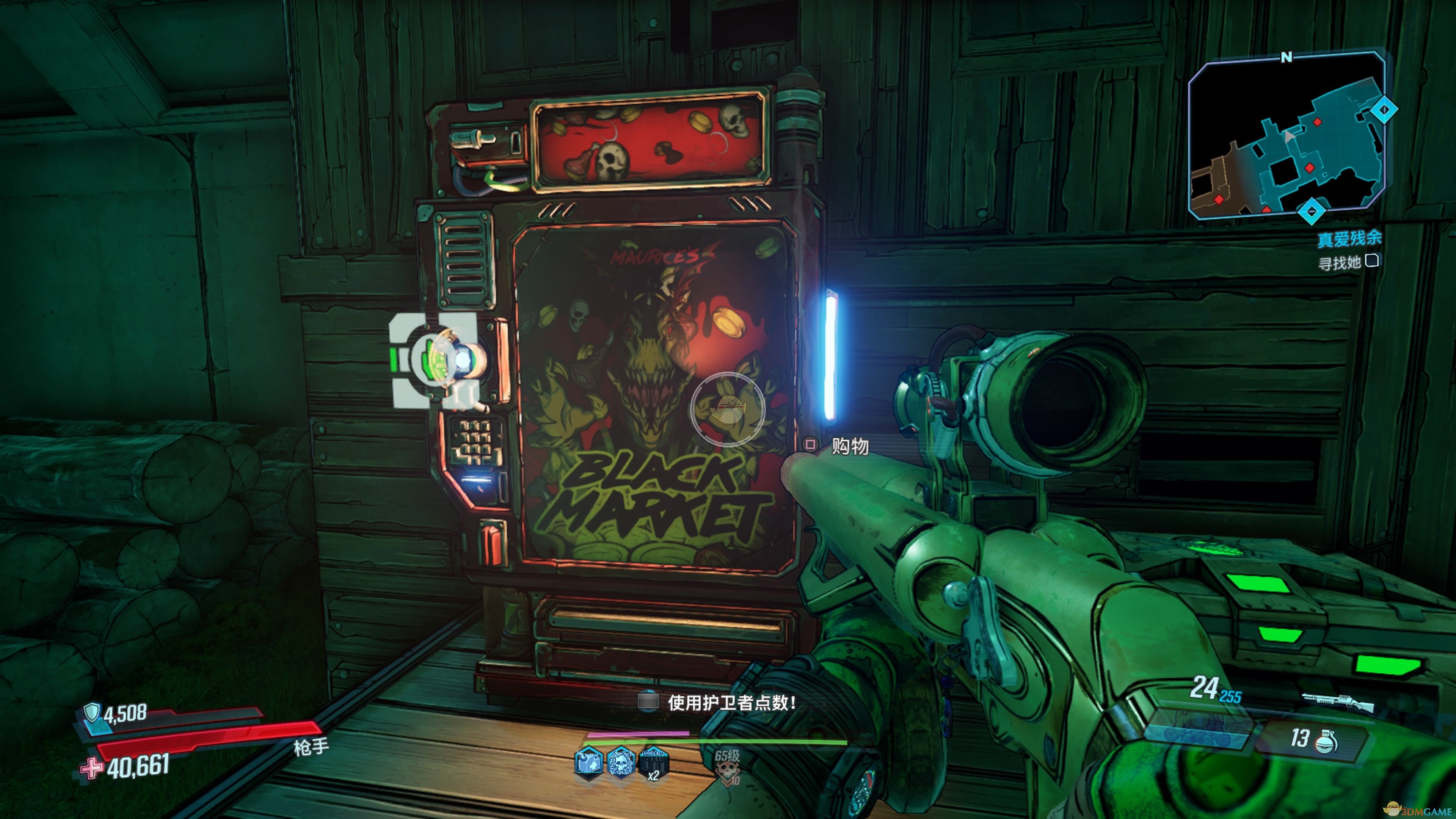
Task: Select the 真爱残余 quest tracker title
Action: coord(1349,238)
